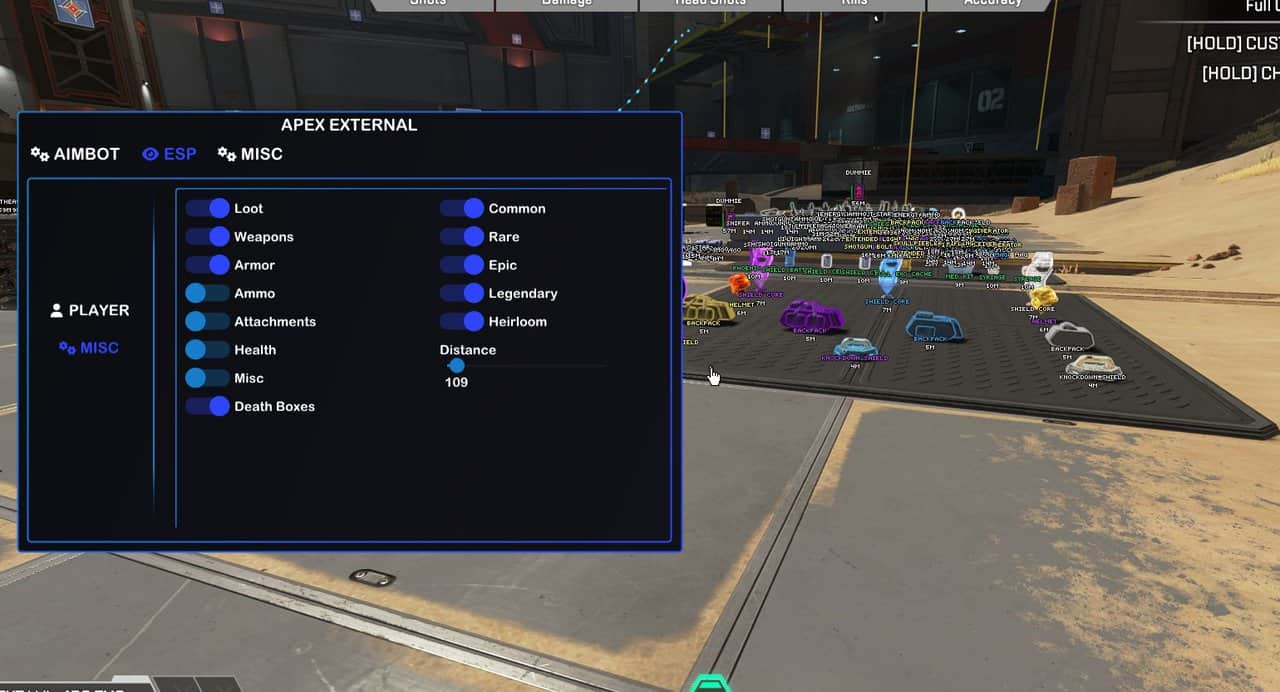The image size is (1280, 692).
Task: Turn off the Legendary toggle
Action: click(462, 293)
